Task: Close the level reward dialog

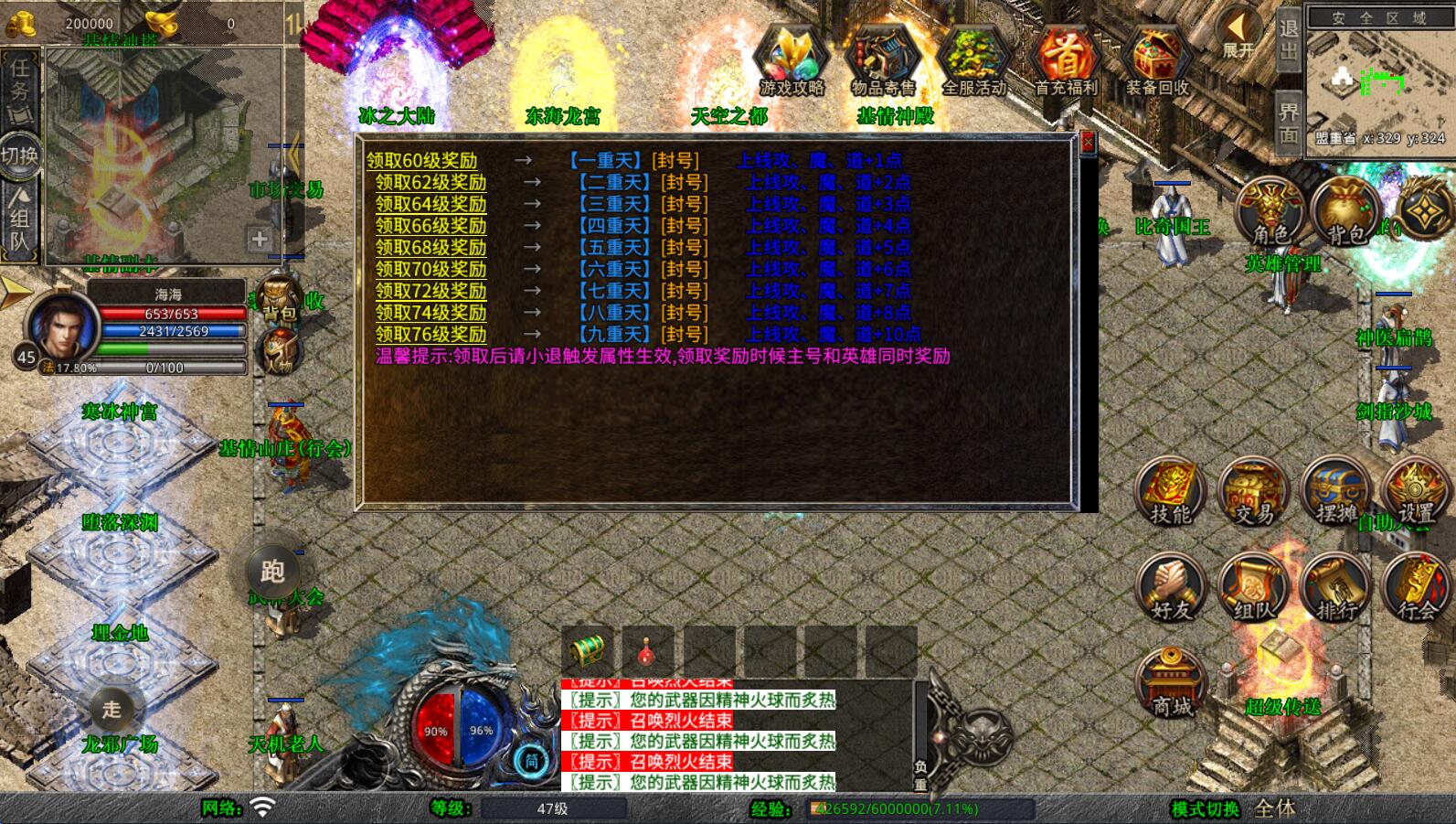Action: (x=1088, y=143)
